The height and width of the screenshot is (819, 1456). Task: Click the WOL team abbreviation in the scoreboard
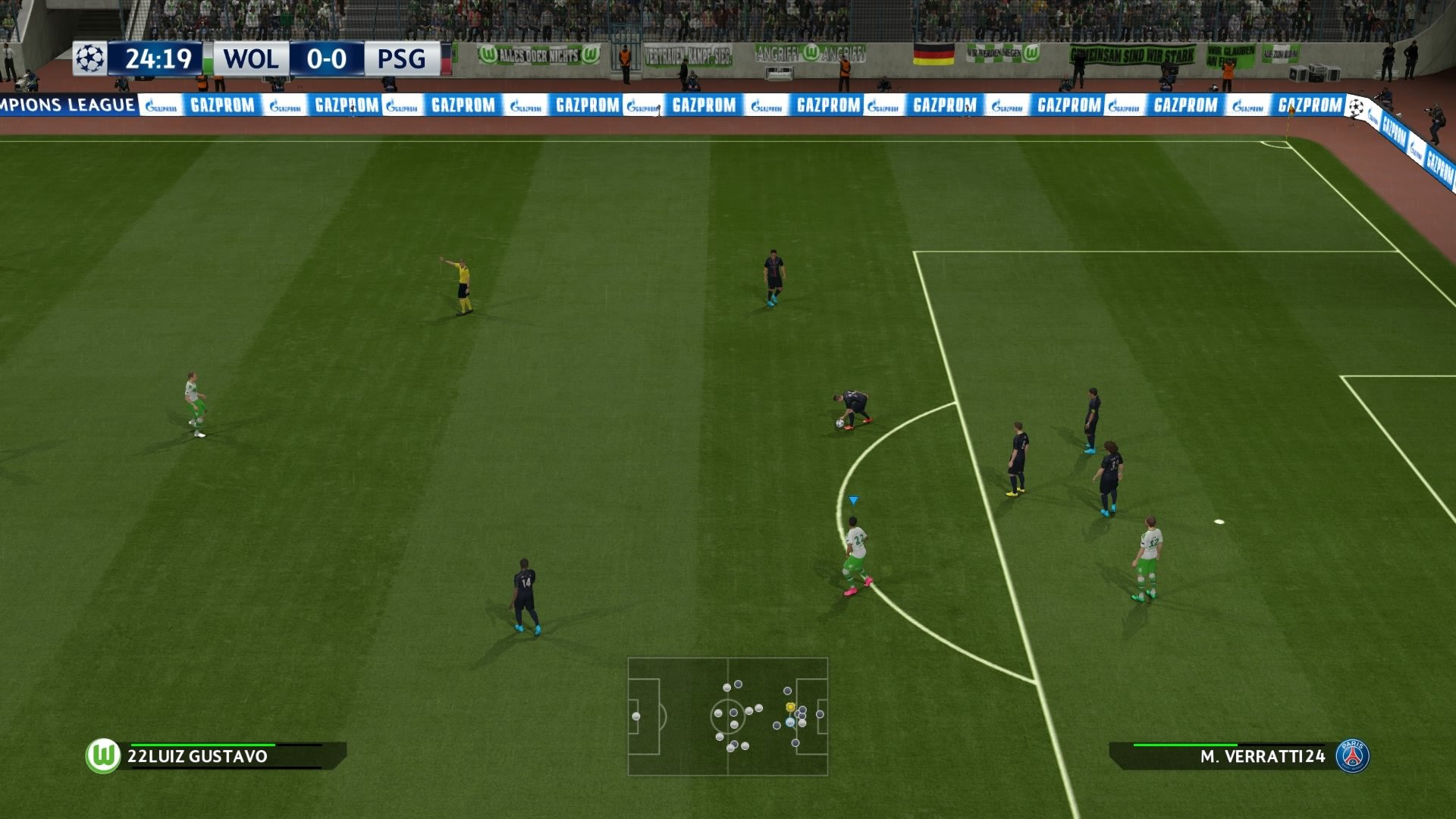click(249, 59)
